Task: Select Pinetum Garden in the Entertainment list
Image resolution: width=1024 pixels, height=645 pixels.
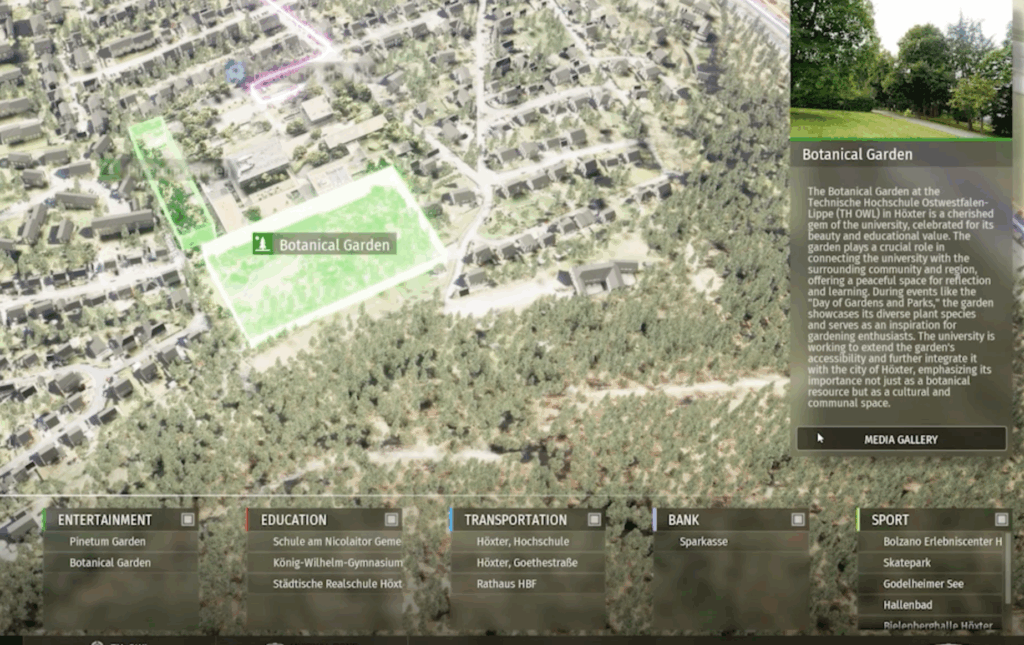Action: pyautogui.click(x=108, y=542)
